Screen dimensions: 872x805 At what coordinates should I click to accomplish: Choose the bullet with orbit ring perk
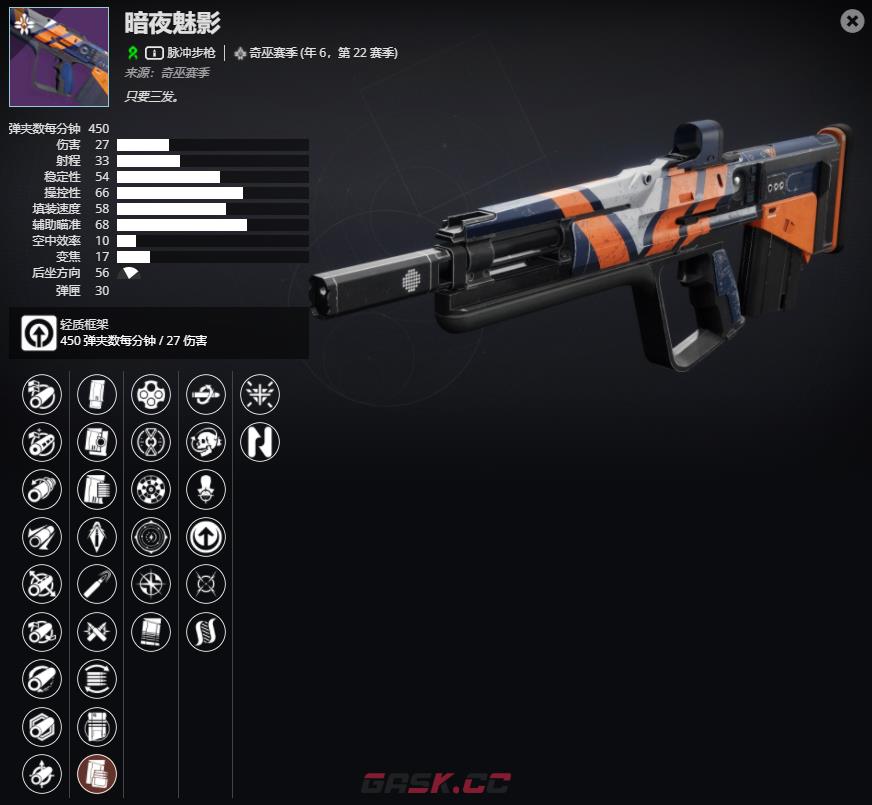(x=206, y=395)
